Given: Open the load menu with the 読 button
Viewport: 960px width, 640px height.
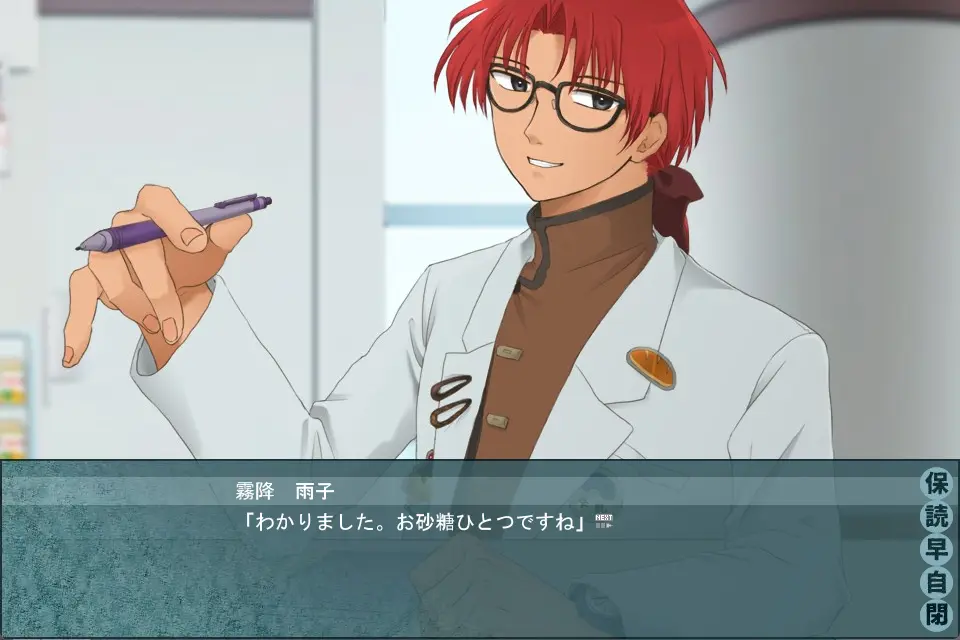Looking at the screenshot, I should pos(936,517).
